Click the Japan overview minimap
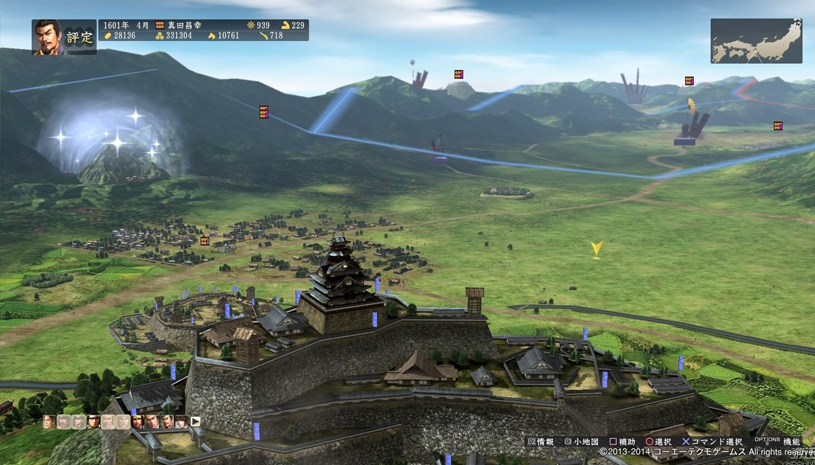Viewport: 815px width, 465px height. (x=756, y=41)
